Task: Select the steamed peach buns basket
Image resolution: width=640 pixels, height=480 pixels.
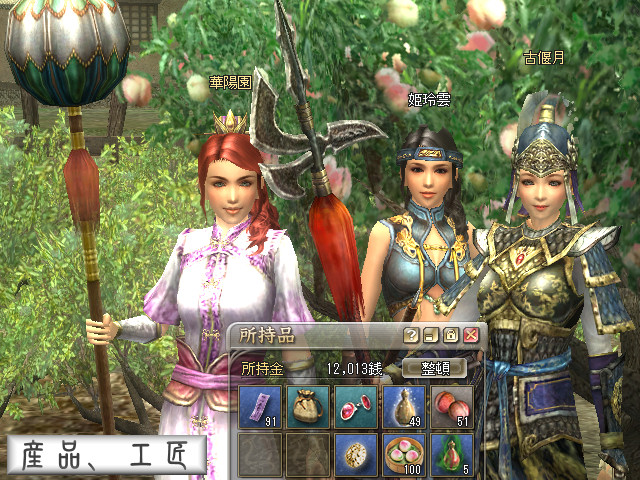Action: pos(404,454)
